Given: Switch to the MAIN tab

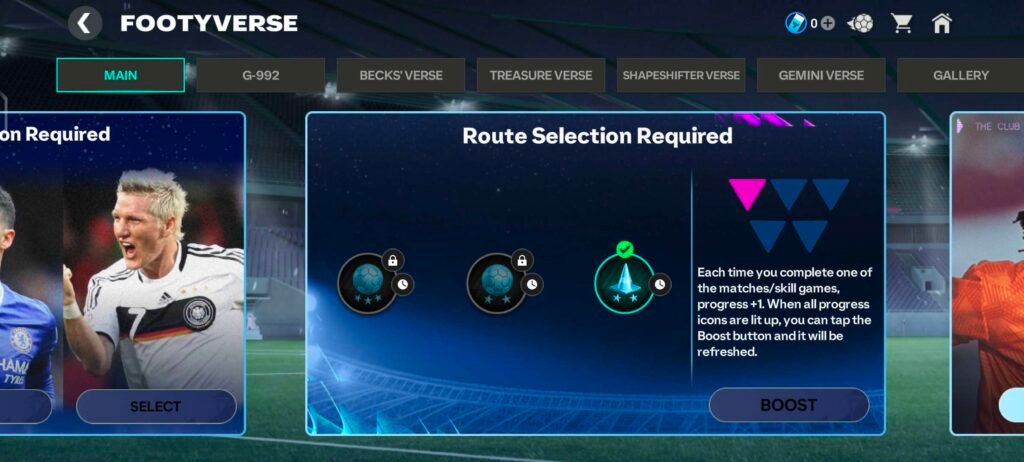Looking at the screenshot, I should tap(120, 75).
